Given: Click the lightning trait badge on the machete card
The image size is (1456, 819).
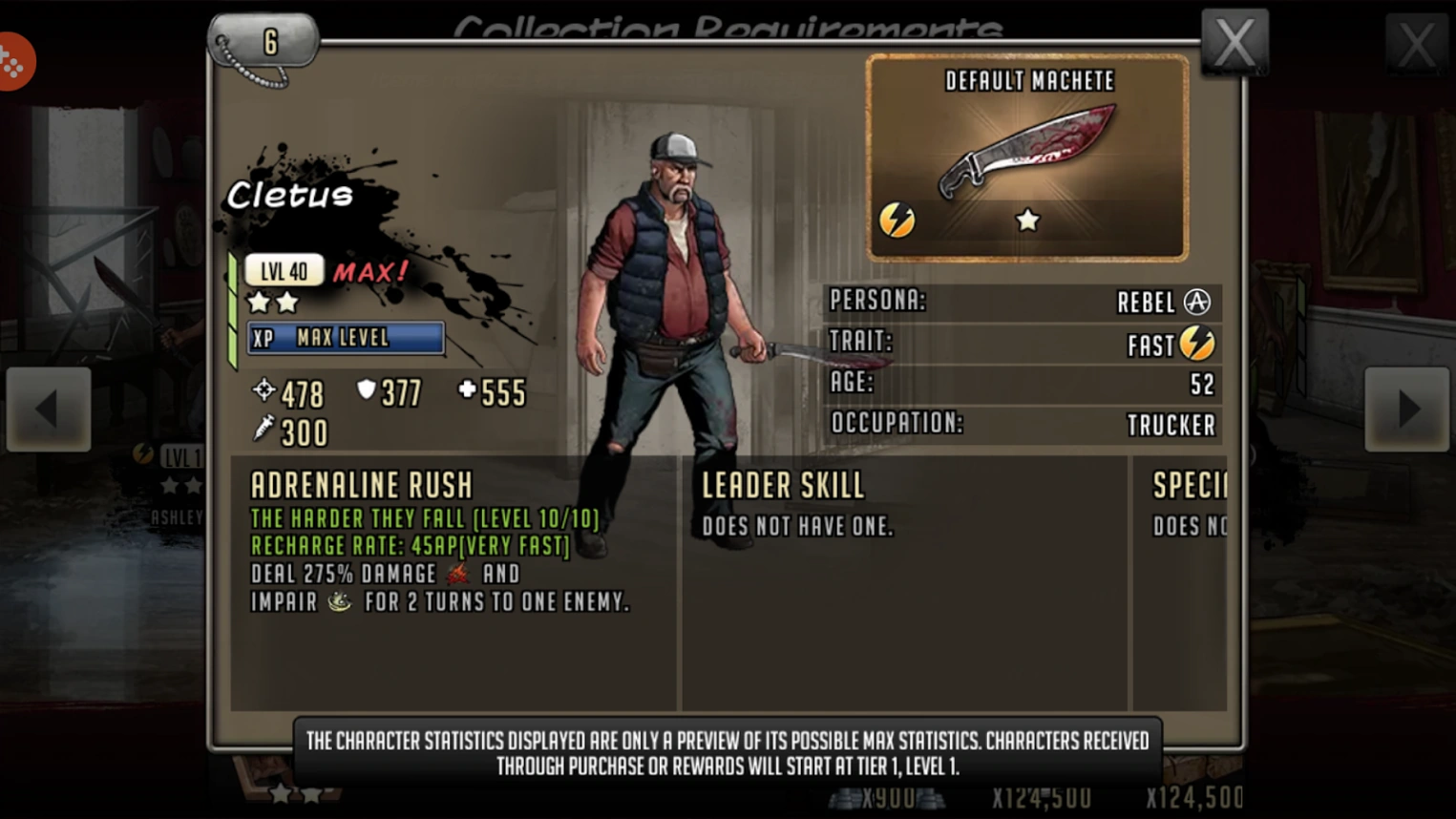Looking at the screenshot, I should coord(898,219).
